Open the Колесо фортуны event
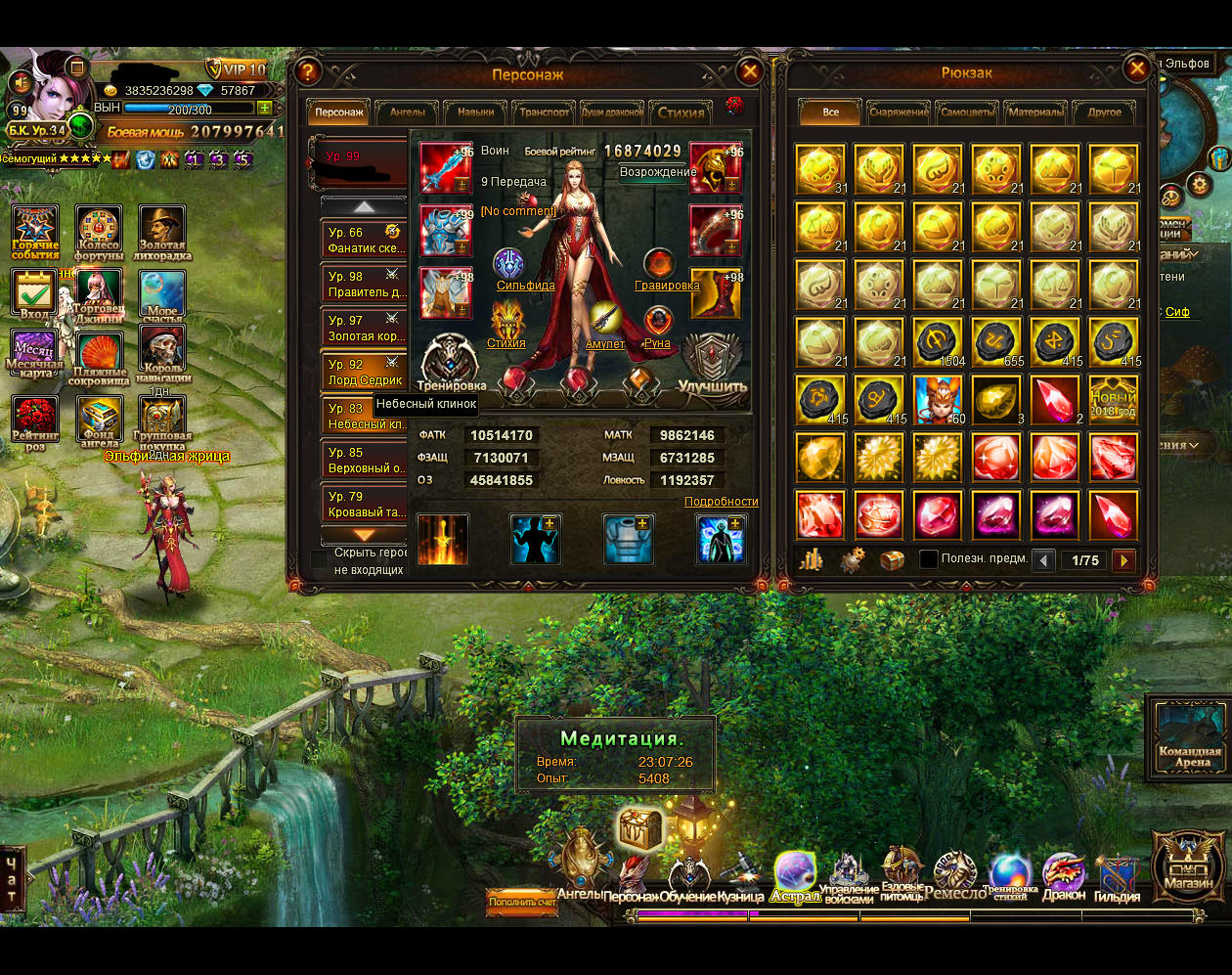This screenshot has height=975, width=1232. [x=99, y=234]
